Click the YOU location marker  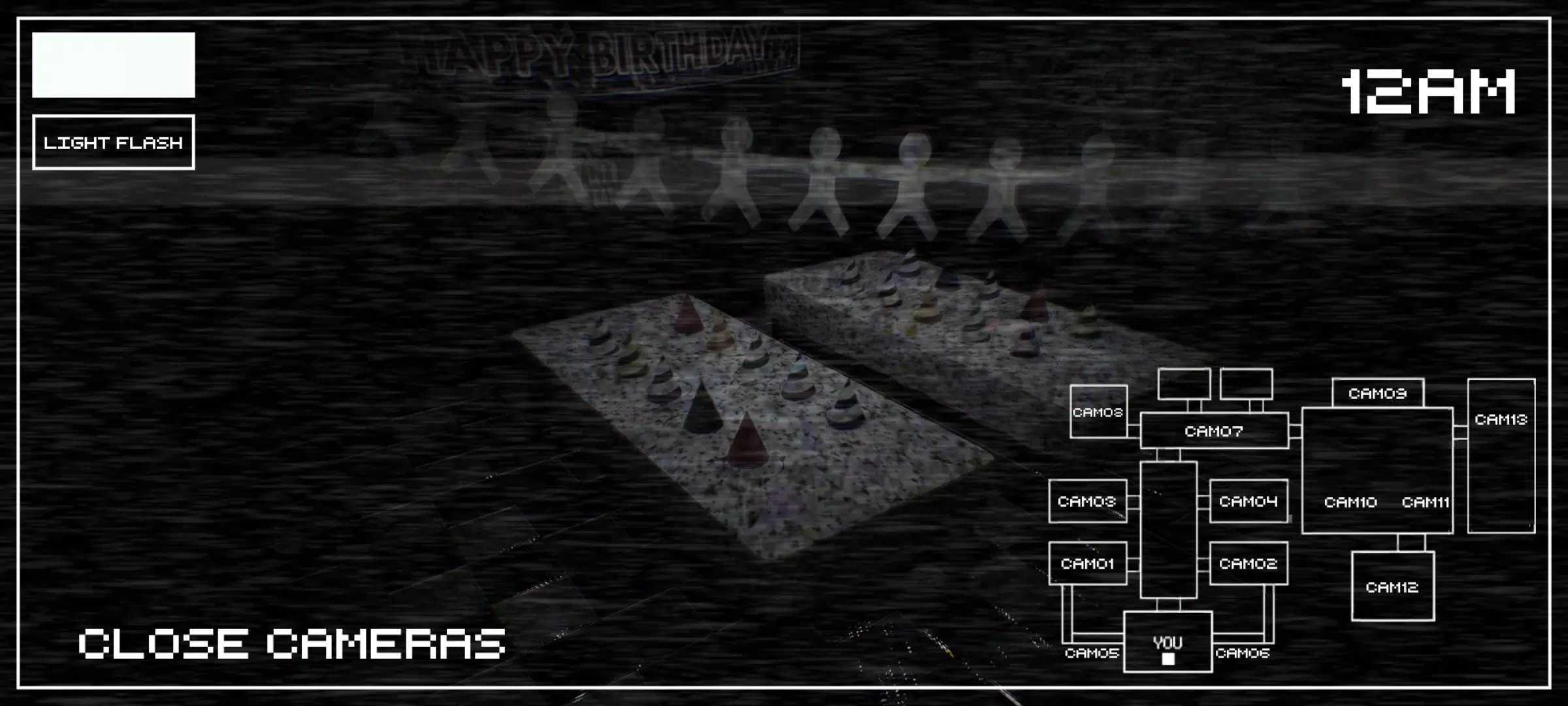(x=1169, y=642)
